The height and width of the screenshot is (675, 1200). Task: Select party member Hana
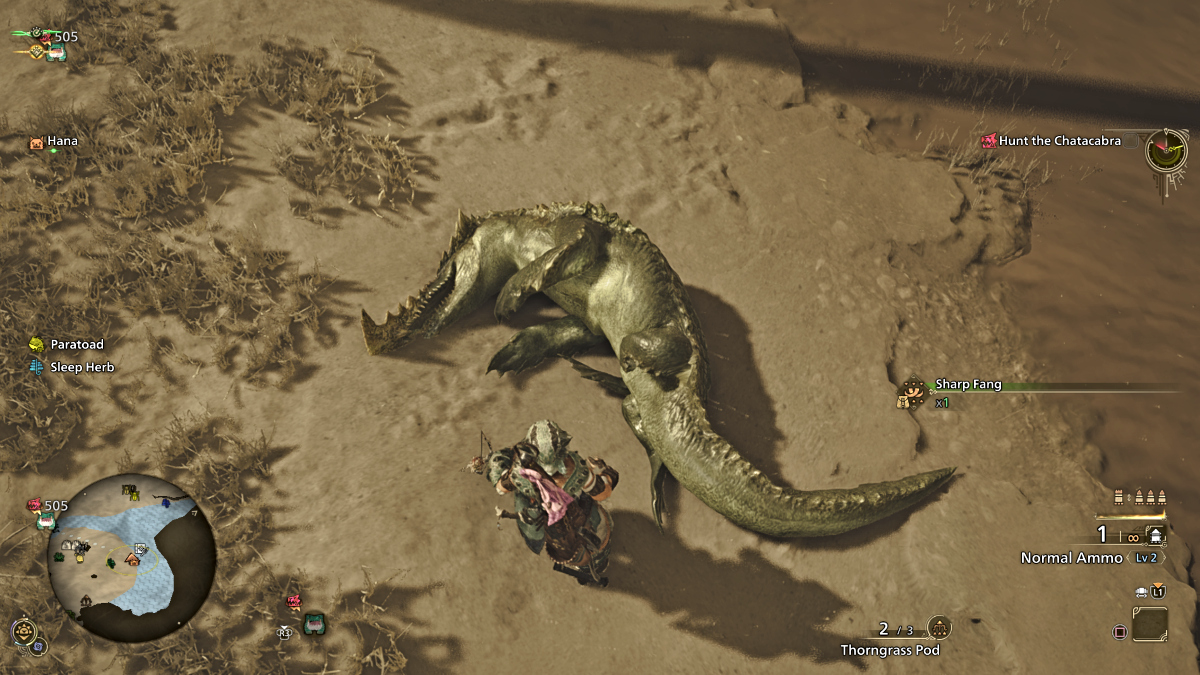pos(61,142)
